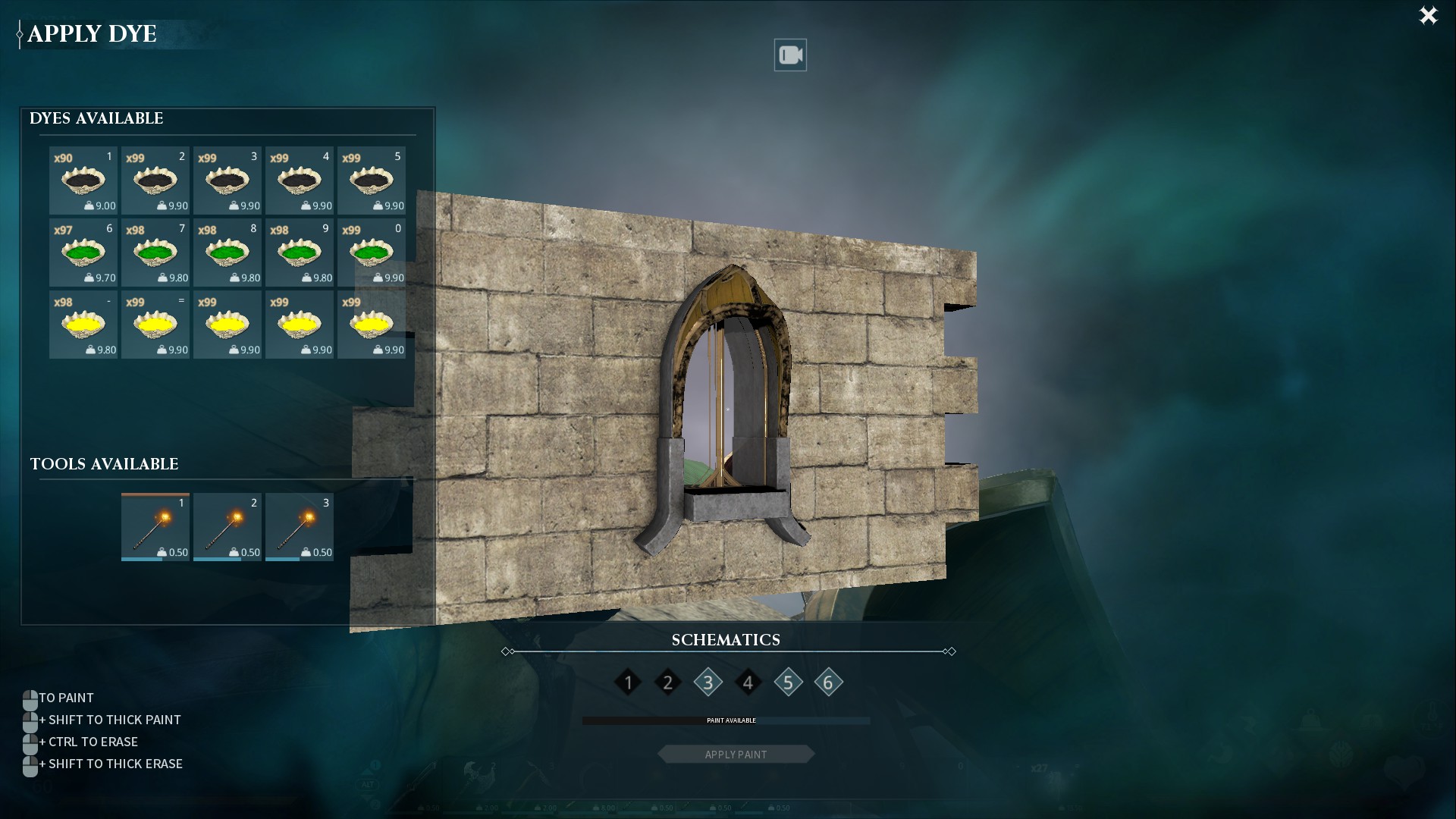Toggle the camera view button
Screen dimensions: 1456x819
[790, 55]
